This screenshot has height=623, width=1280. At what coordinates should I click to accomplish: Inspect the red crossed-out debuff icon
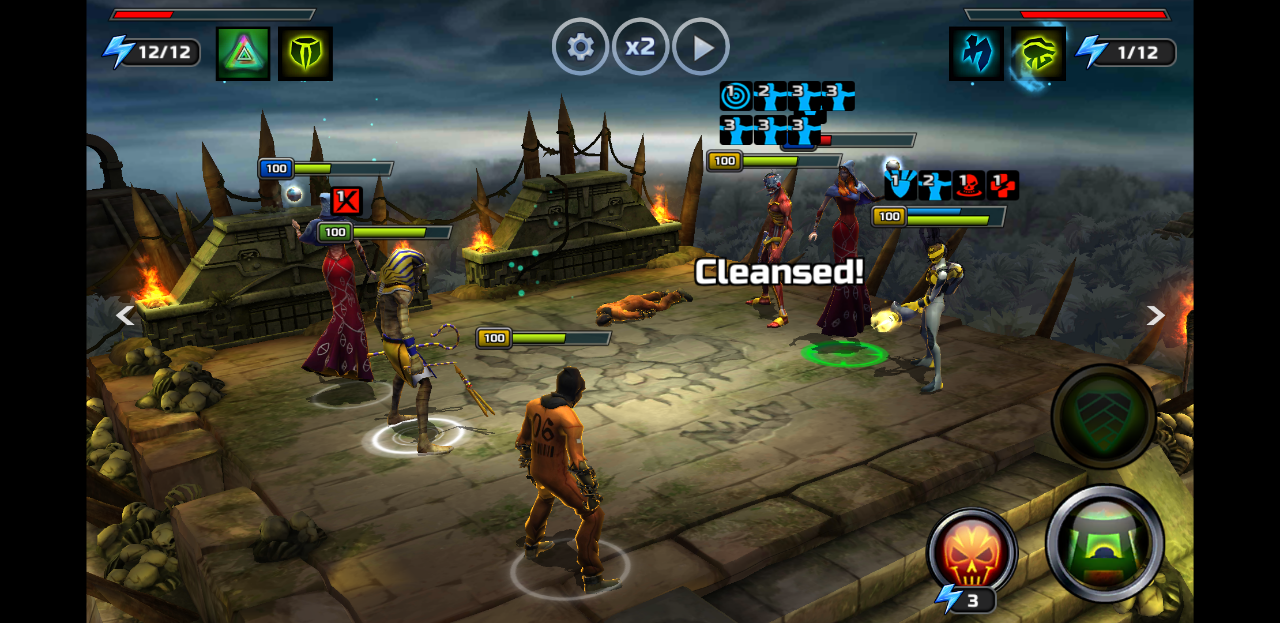pyautogui.click(x=346, y=201)
